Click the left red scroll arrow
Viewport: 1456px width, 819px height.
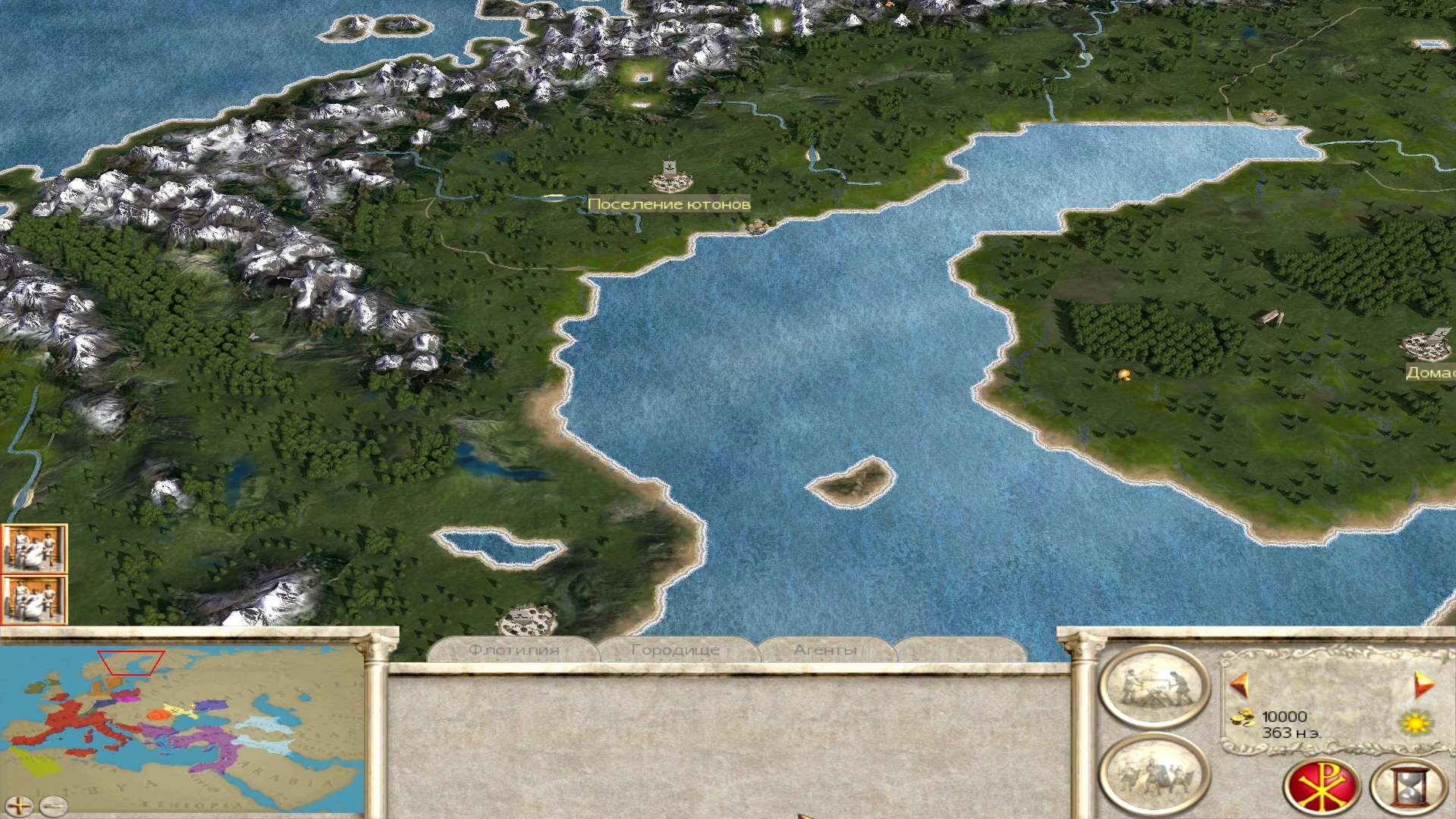[1239, 684]
